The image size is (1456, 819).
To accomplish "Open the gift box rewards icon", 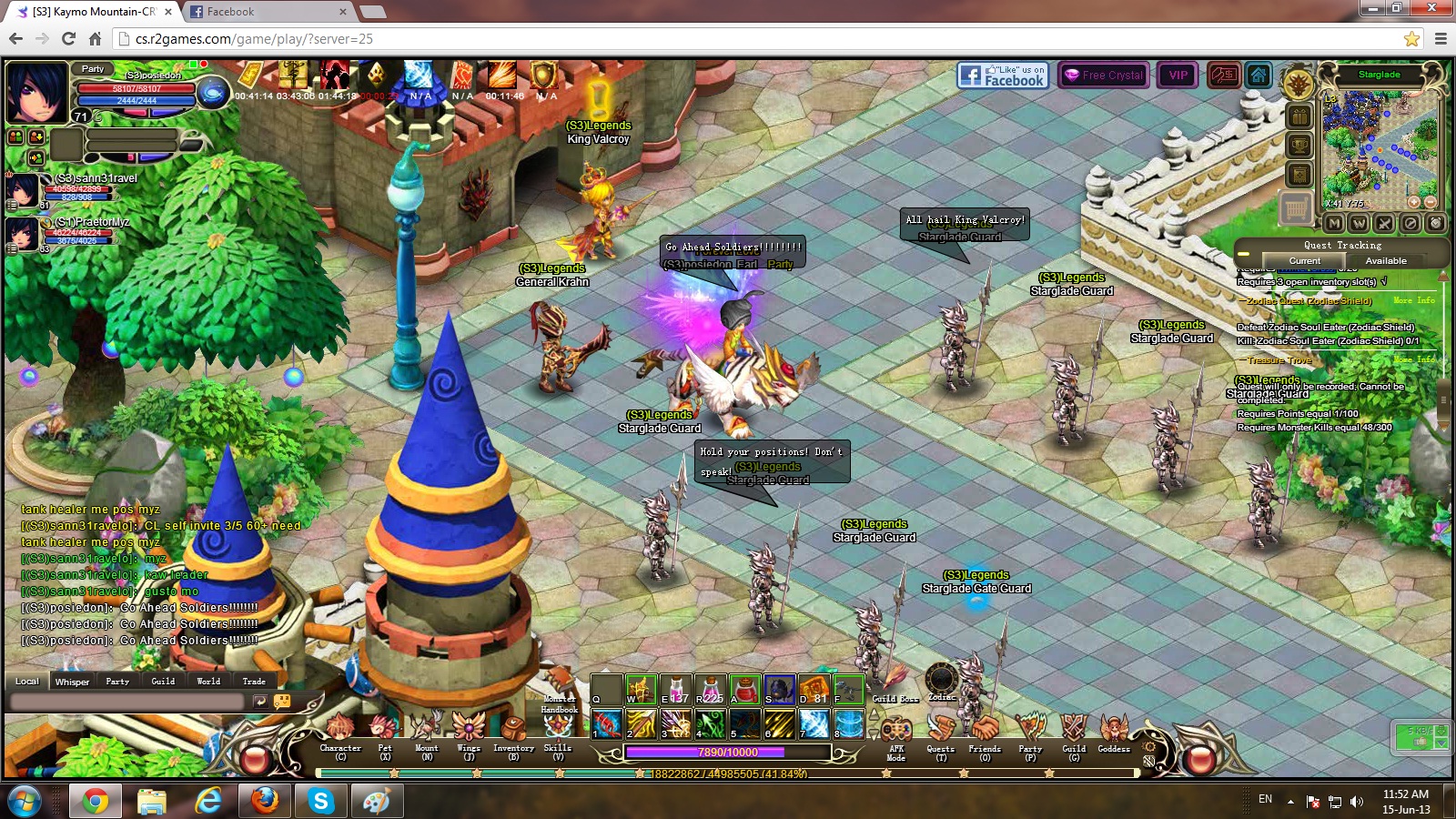I will (1299, 116).
